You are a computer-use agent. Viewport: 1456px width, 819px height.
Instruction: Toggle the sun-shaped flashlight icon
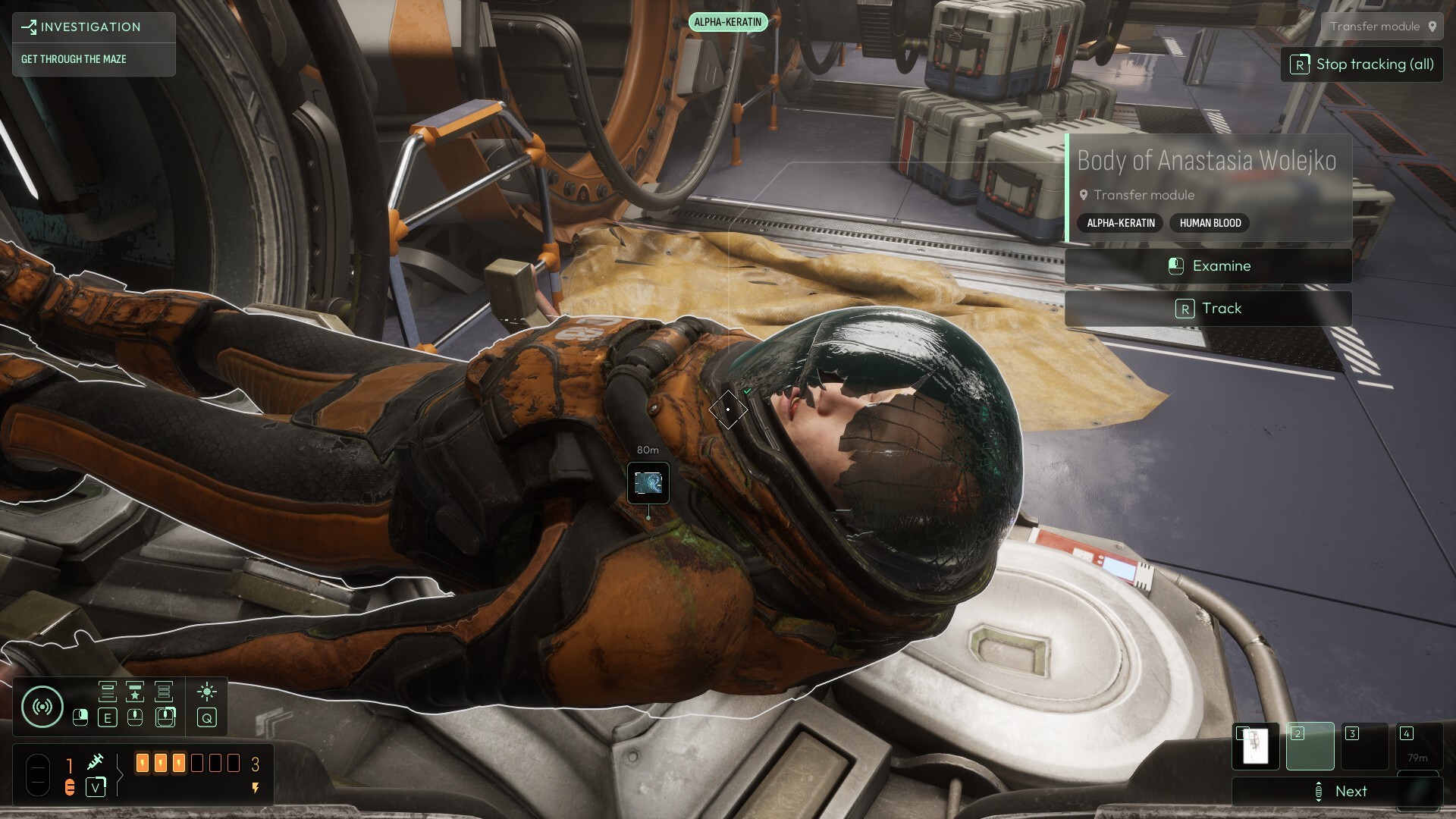point(206,692)
